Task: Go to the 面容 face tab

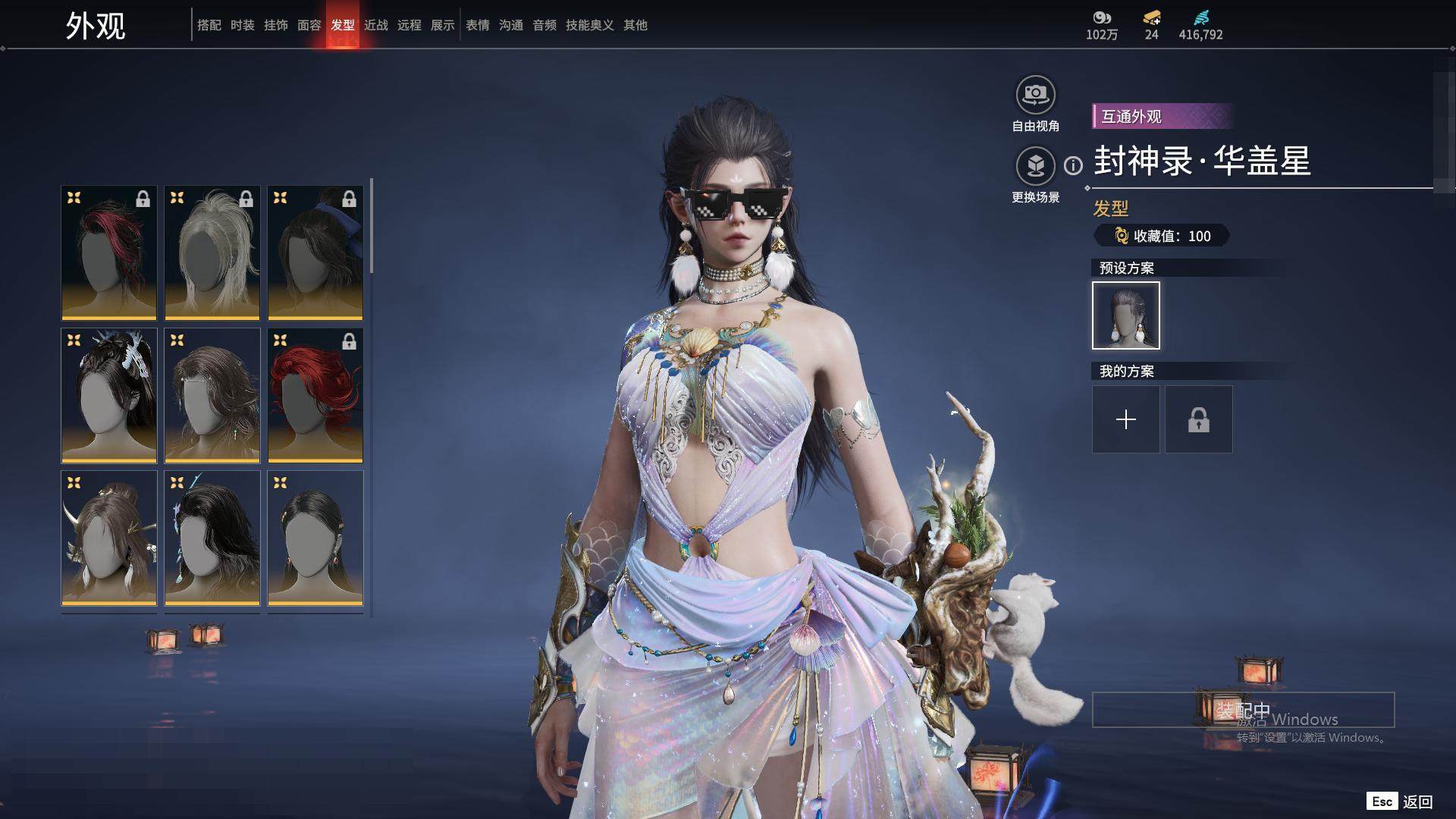Action: point(309,25)
